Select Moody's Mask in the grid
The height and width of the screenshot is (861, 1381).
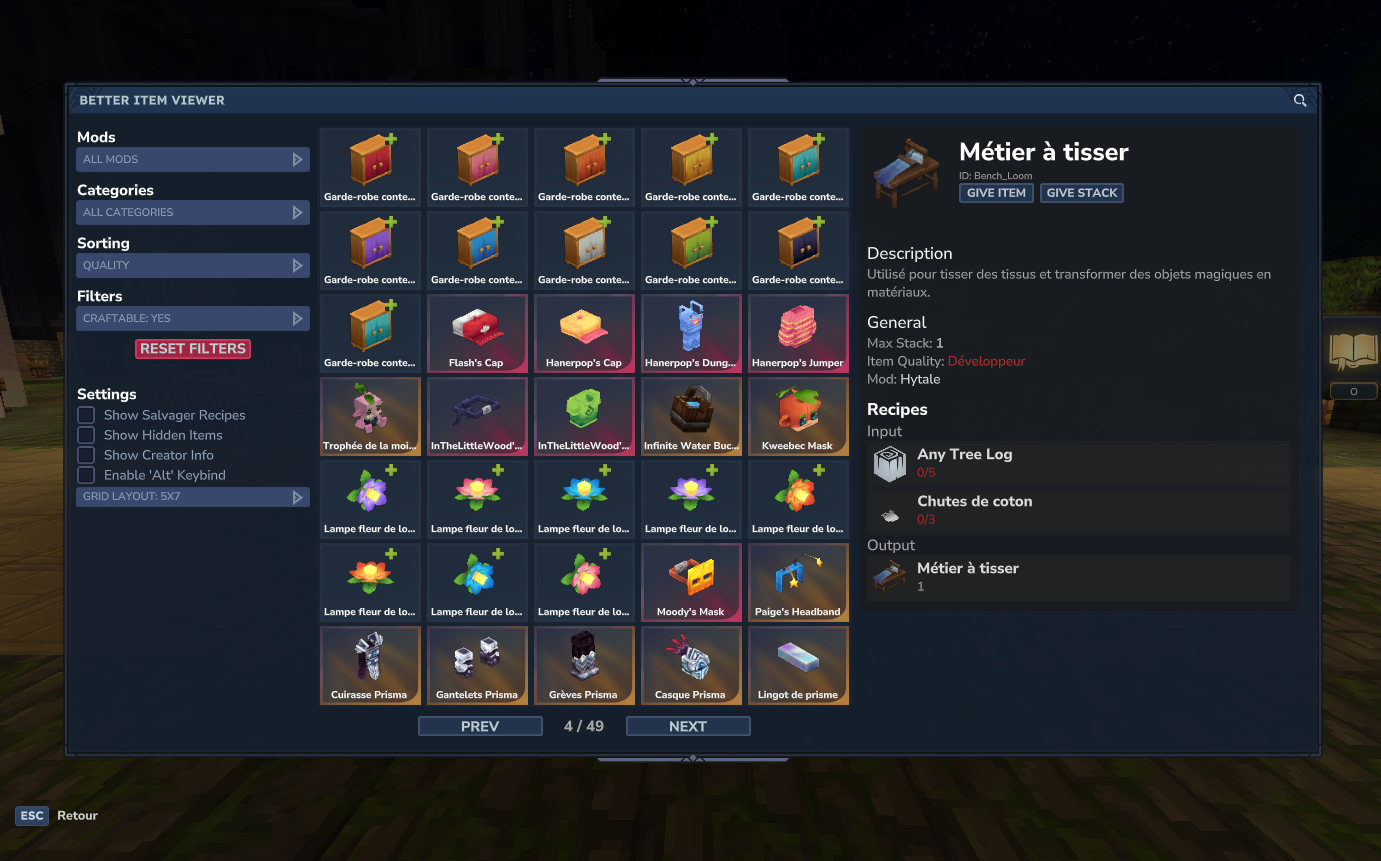tap(691, 582)
